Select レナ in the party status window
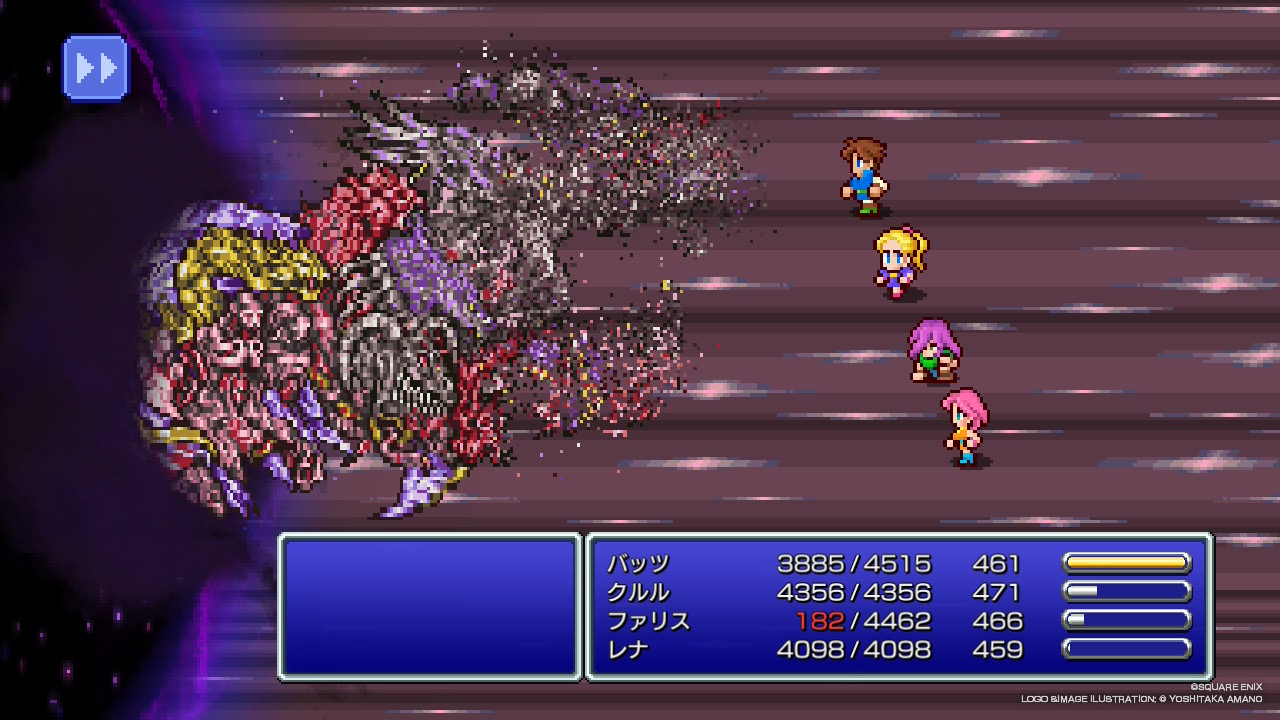The height and width of the screenshot is (720, 1280). point(628,650)
